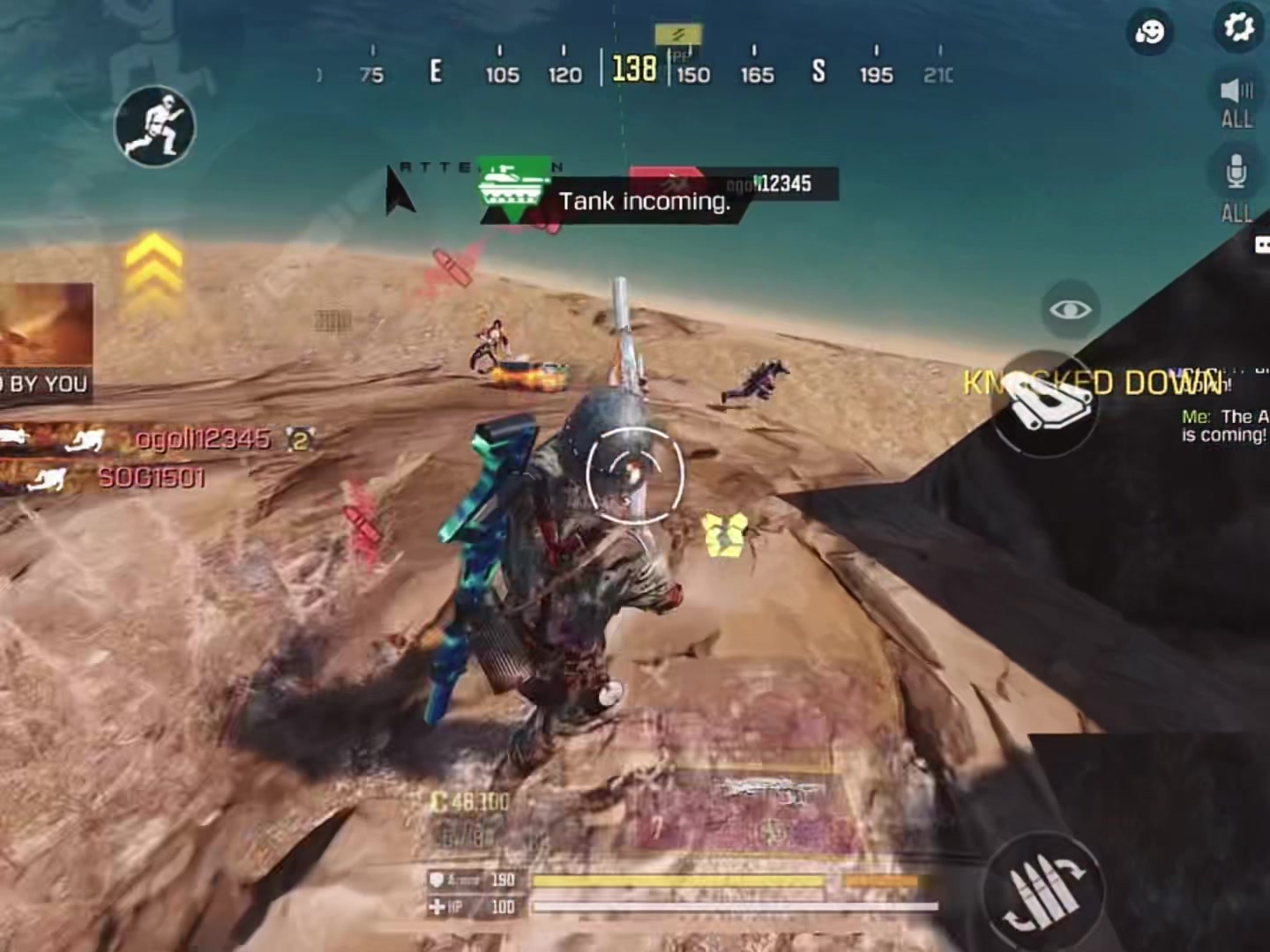Toggle the speaker audio set to ALL
This screenshot has width=1270, height=952.
click(x=1236, y=101)
